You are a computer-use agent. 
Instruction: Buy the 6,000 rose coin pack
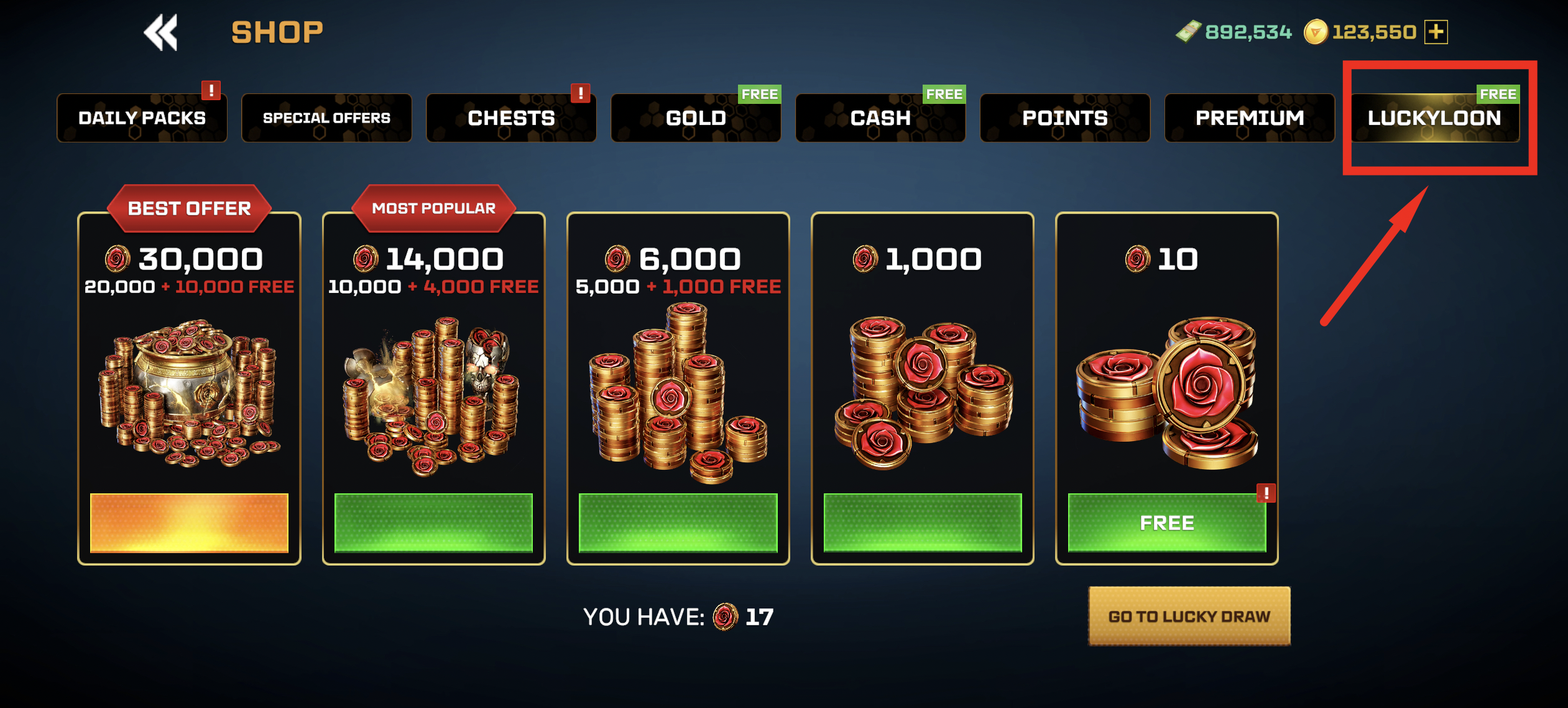click(678, 523)
